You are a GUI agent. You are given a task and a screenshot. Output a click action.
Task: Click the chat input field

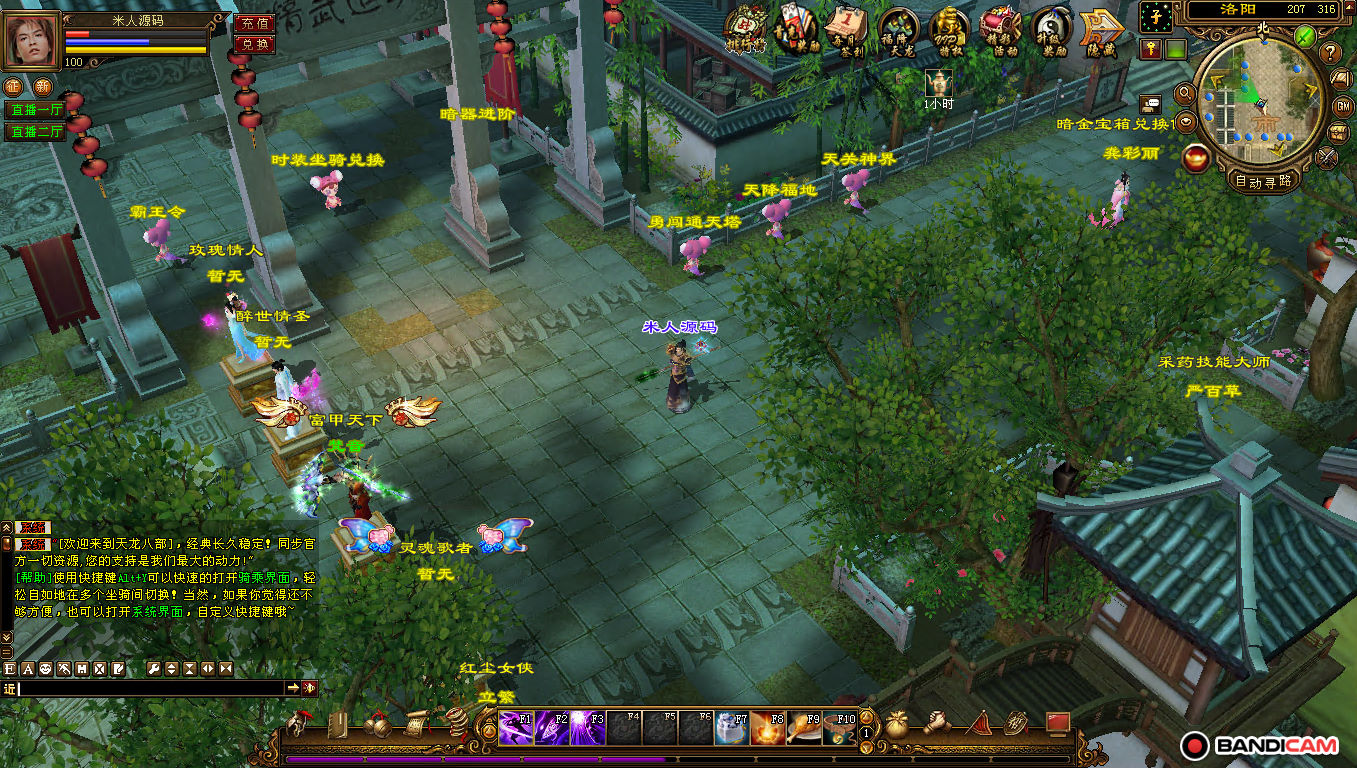pyautogui.click(x=150, y=688)
